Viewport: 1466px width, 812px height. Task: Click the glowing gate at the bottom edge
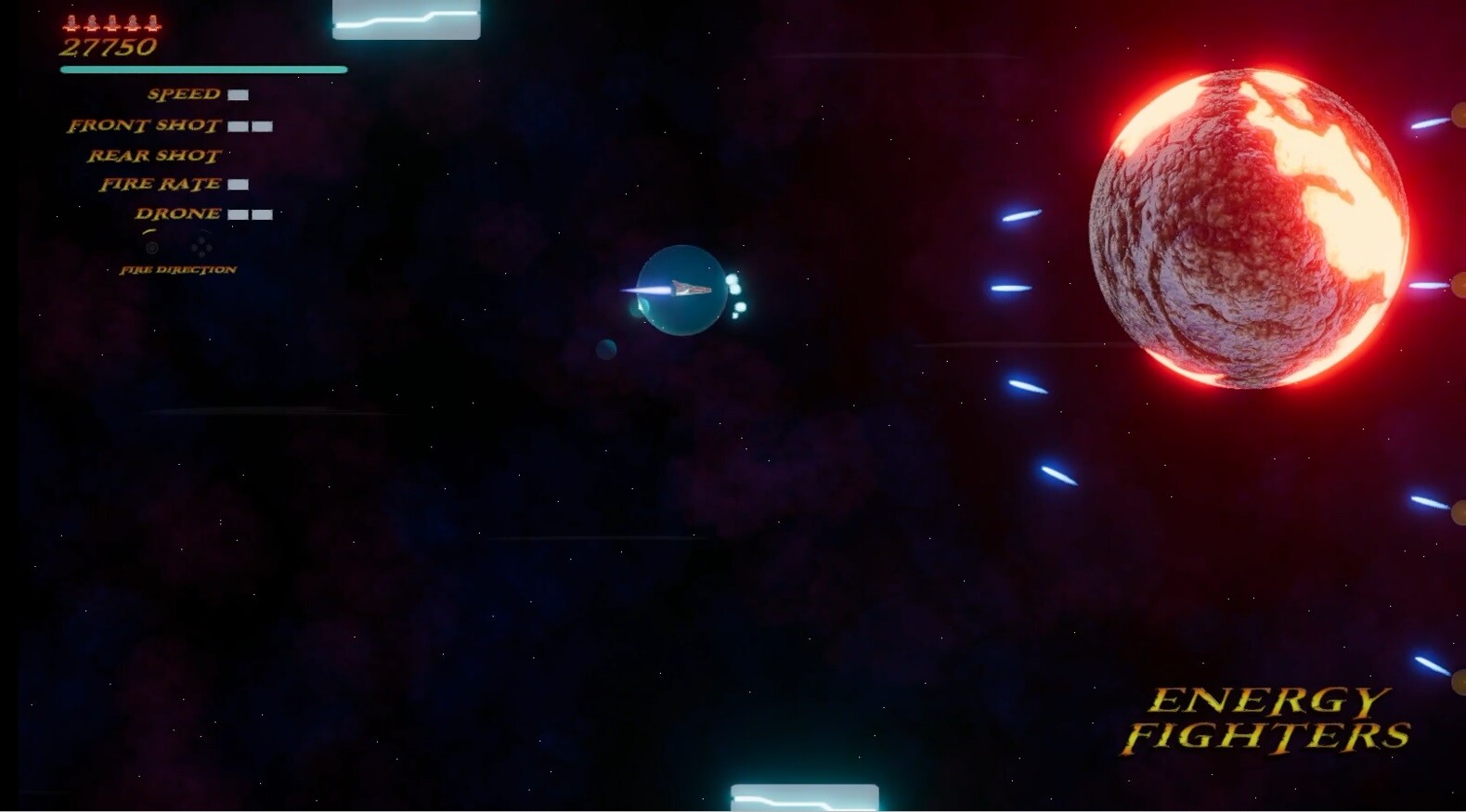[x=805, y=796]
